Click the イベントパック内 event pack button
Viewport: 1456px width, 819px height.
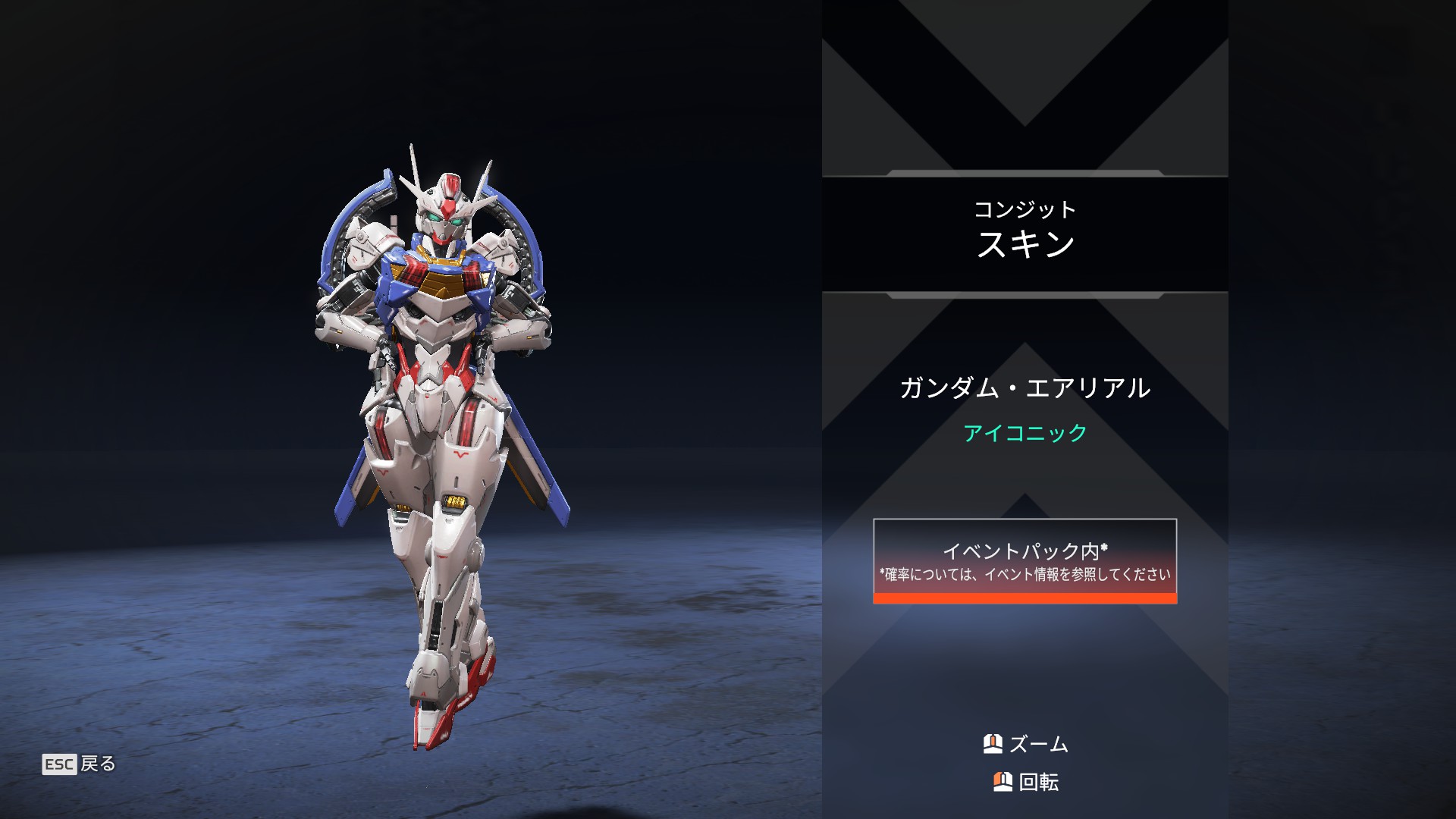tap(1025, 560)
